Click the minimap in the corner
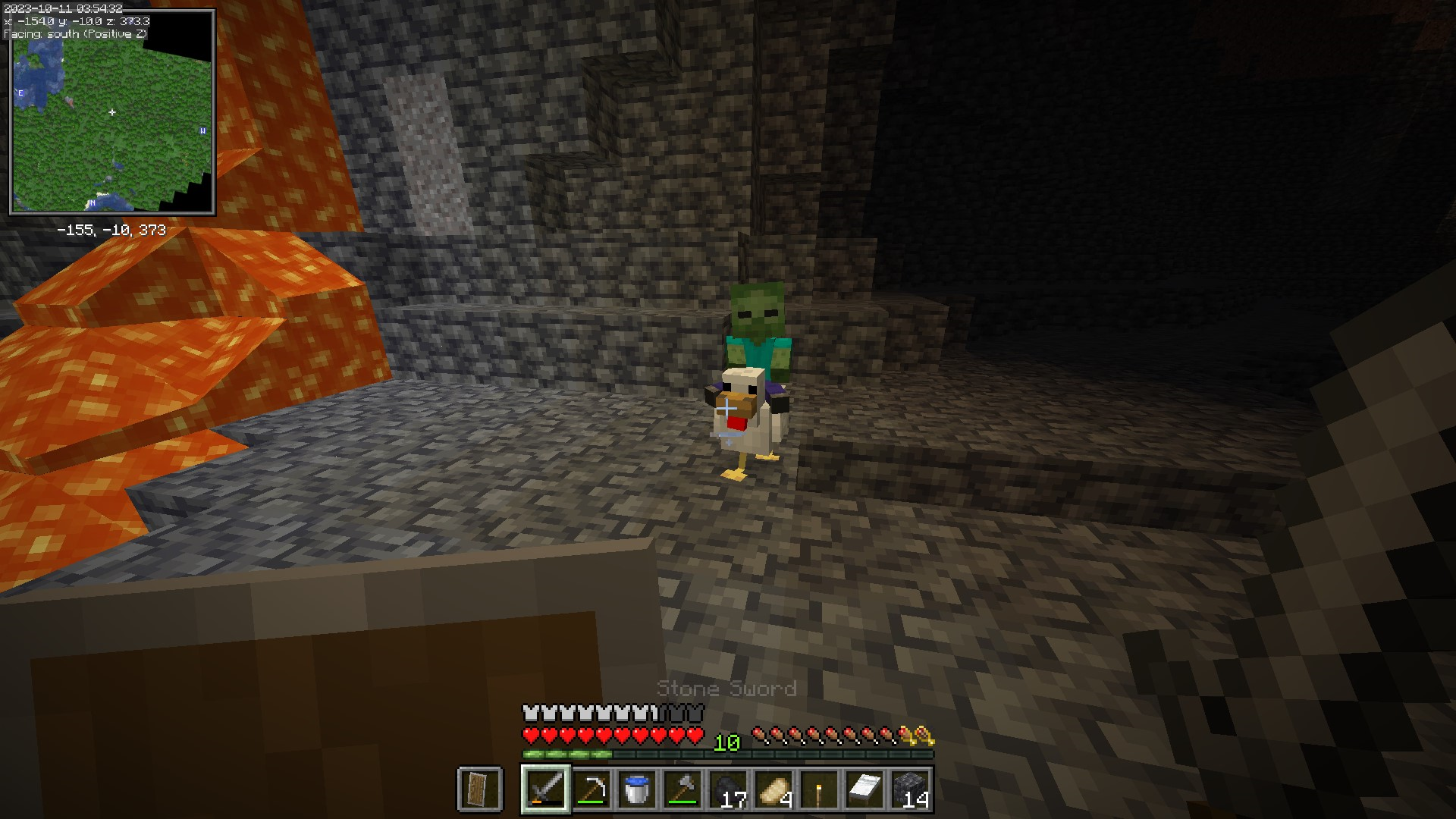 tap(112, 112)
